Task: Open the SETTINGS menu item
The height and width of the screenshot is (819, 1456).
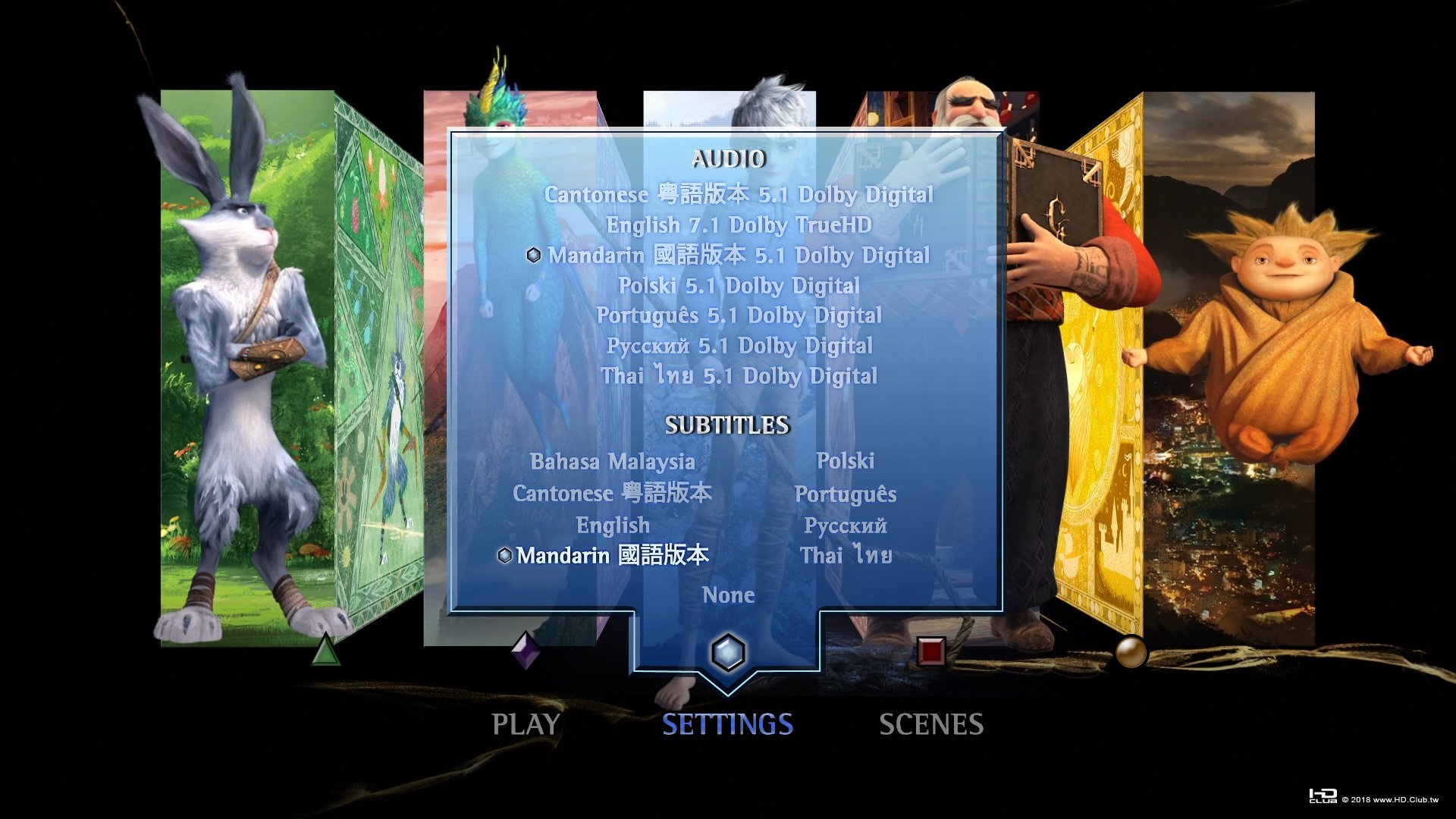Action: (727, 724)
